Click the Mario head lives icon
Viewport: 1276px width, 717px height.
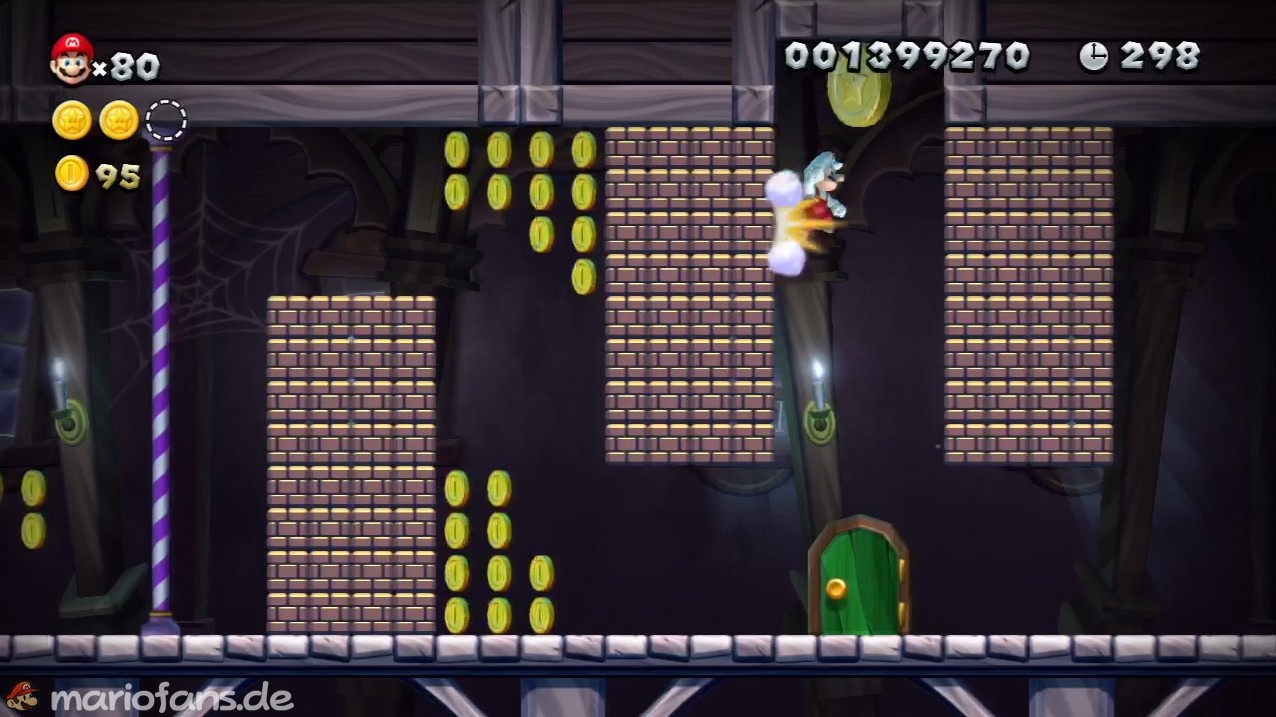(x=71, y=59)
